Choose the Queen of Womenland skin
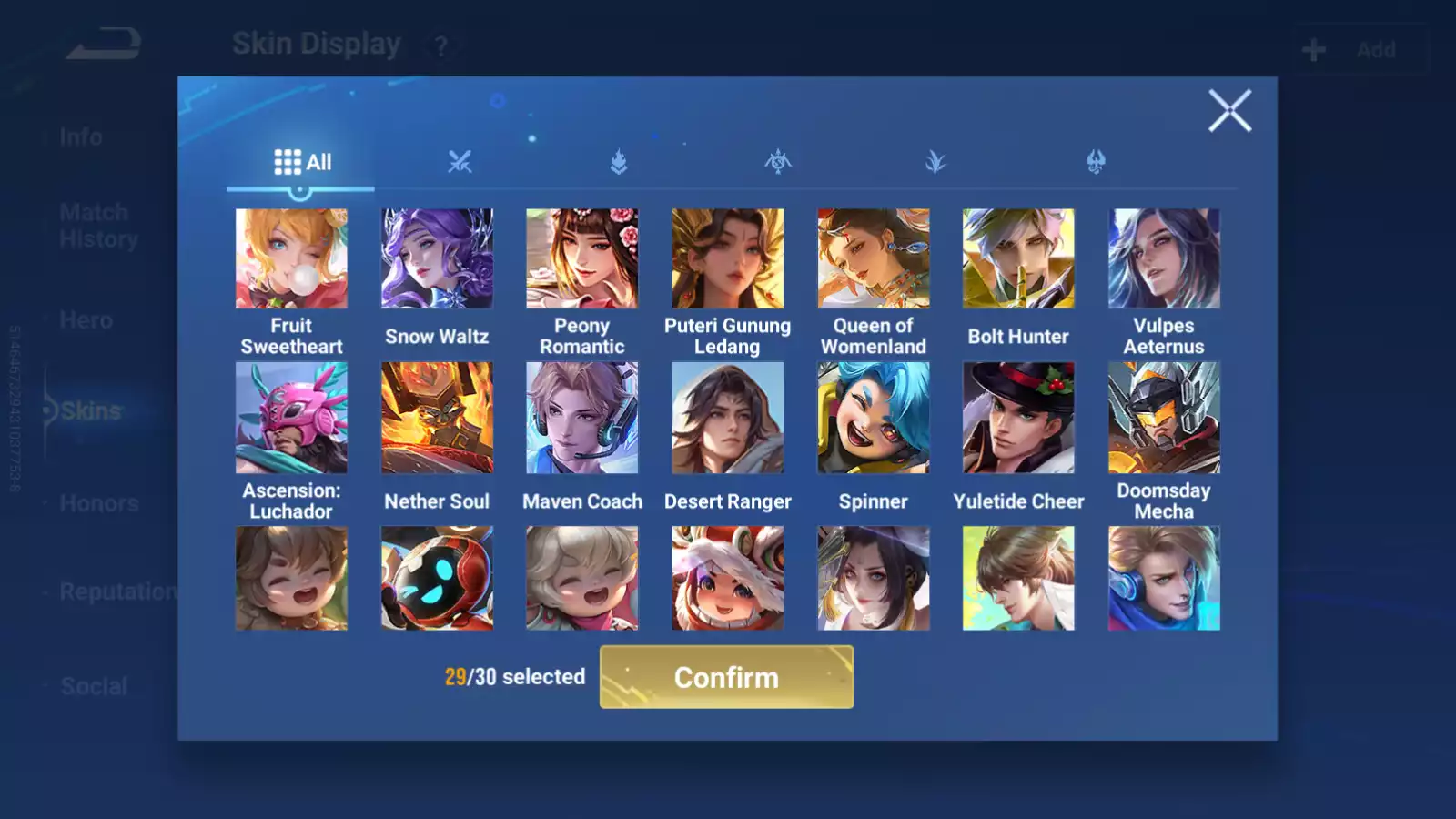 coord(873,258)
